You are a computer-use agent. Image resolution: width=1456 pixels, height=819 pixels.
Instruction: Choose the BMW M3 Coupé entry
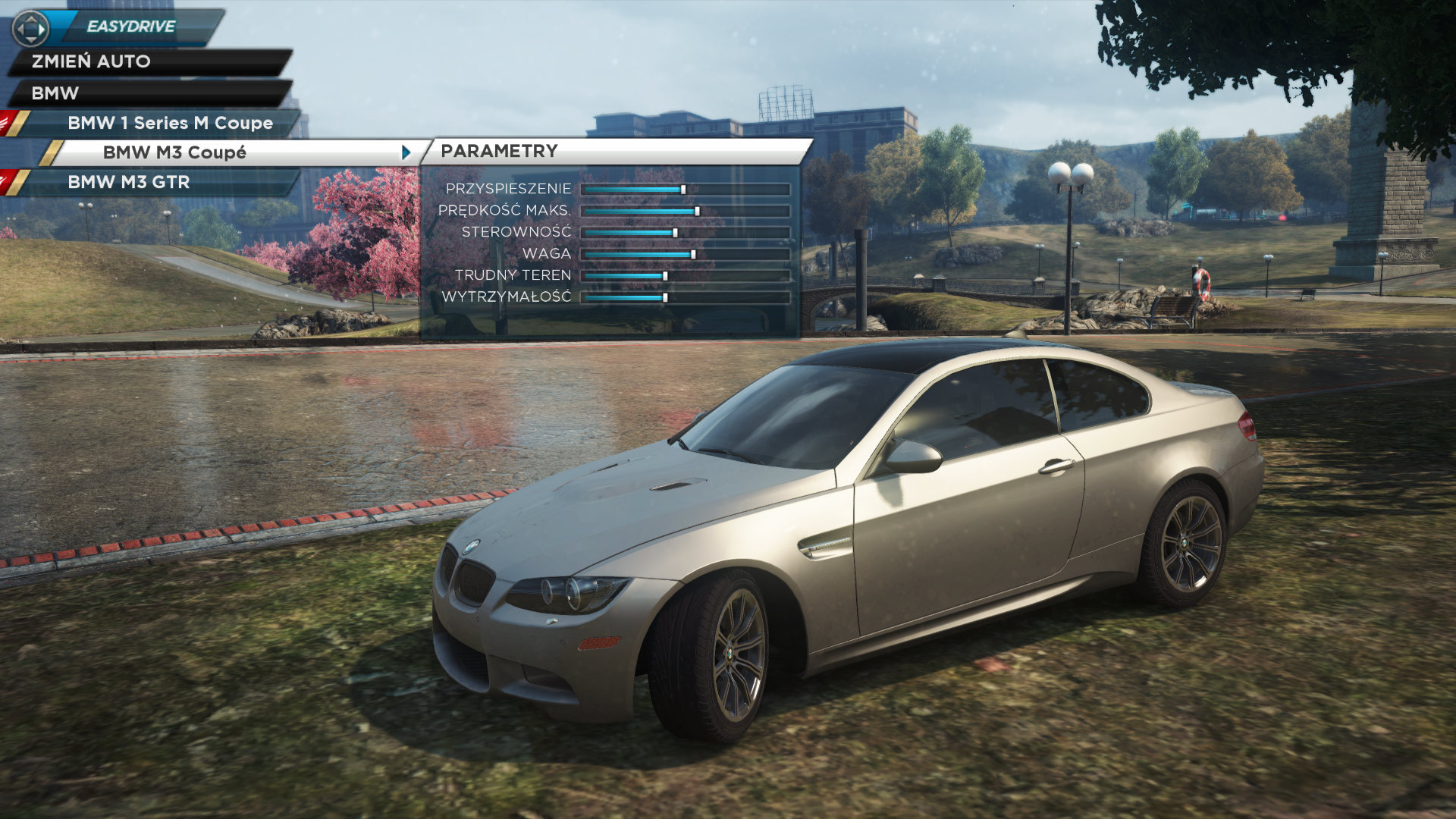pos(174,152)
